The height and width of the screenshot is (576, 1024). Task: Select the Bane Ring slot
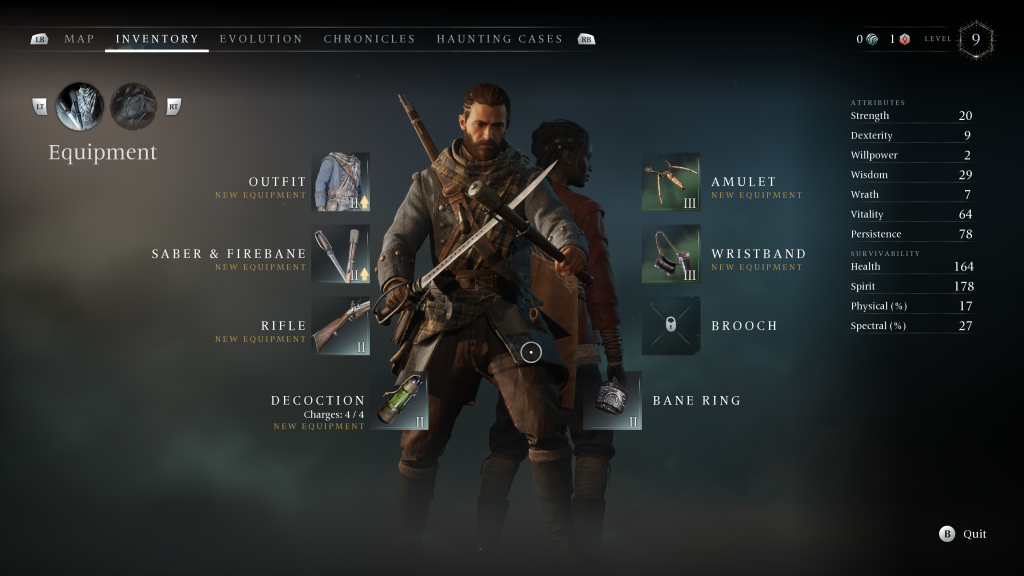point(612,401)
